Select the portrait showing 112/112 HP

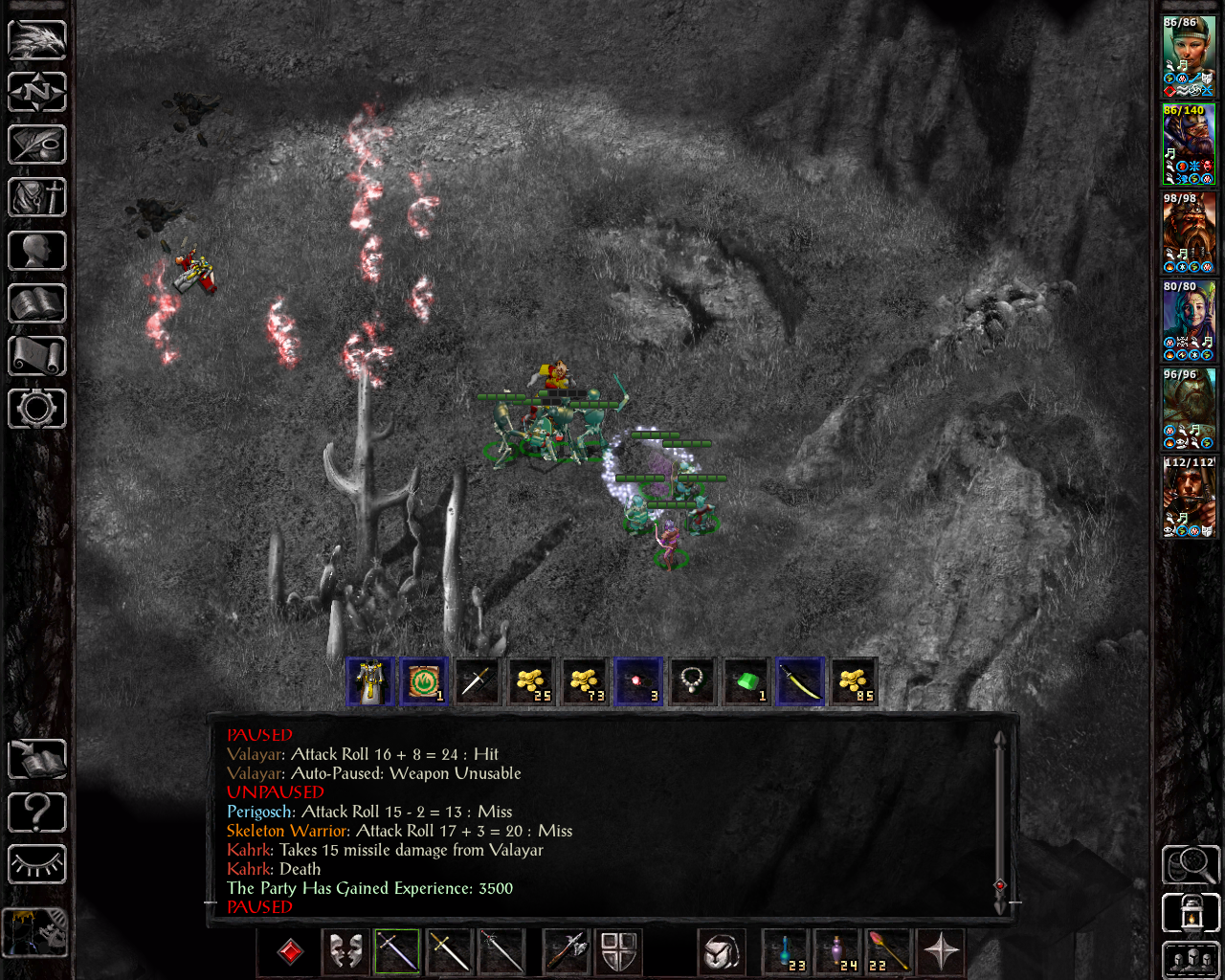pos(1189,497)
